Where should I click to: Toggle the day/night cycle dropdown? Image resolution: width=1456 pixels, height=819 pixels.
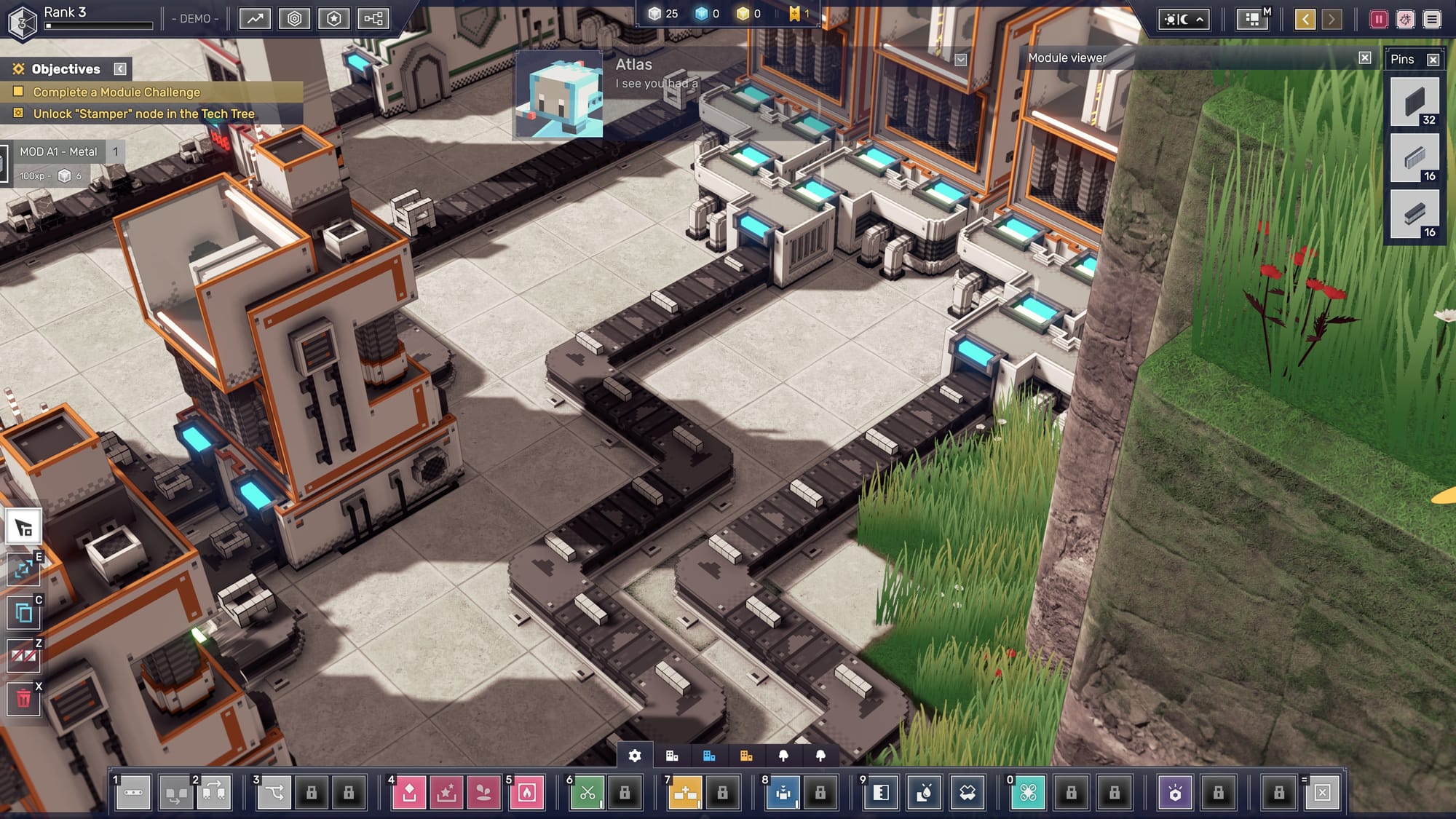pyautogui.click(x=1184, y=20)
